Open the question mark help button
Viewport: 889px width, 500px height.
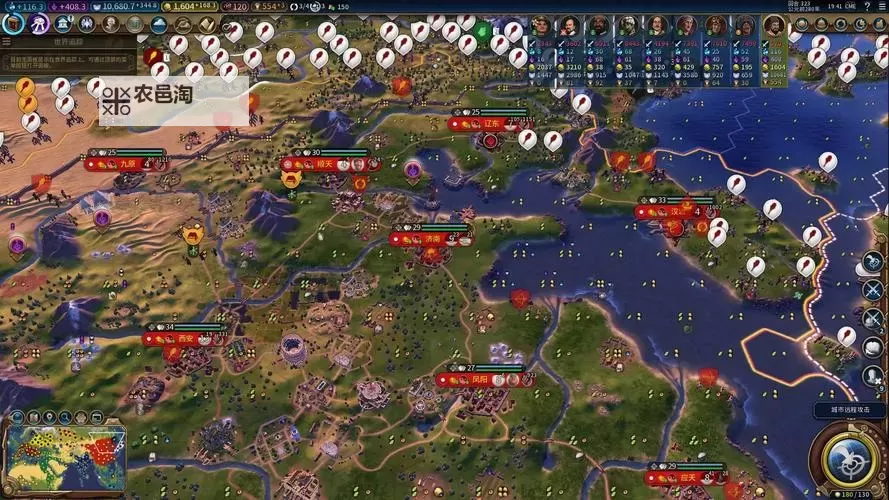(868, 7)
